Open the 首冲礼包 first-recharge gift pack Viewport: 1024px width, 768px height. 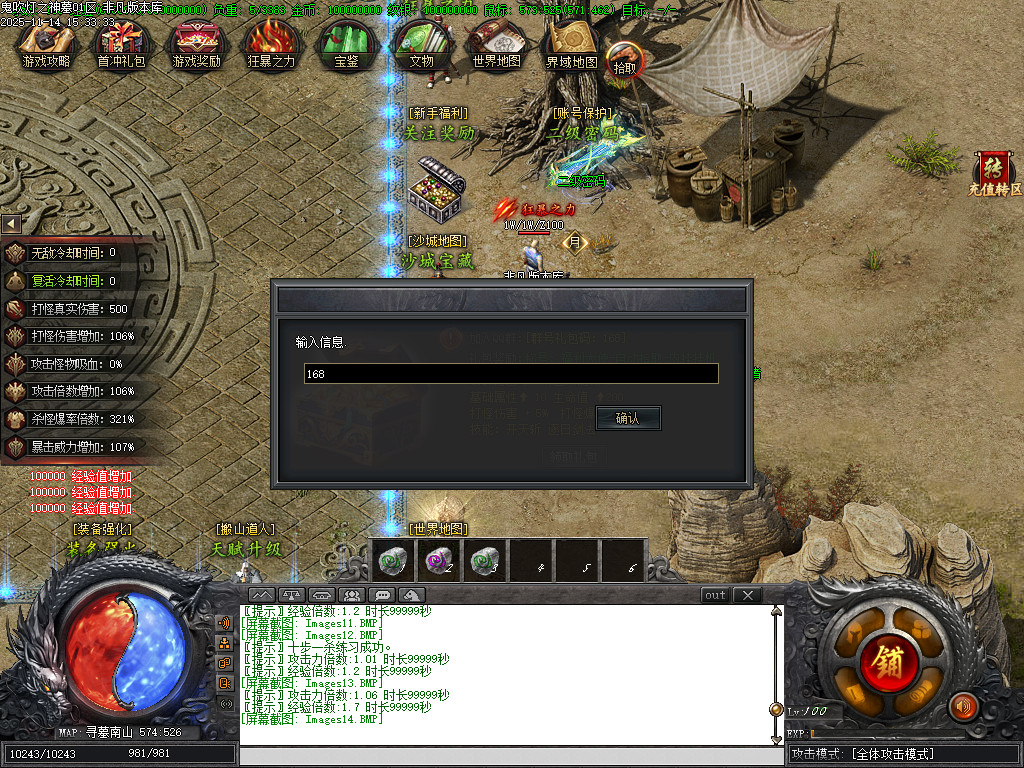tap(121, 45)
